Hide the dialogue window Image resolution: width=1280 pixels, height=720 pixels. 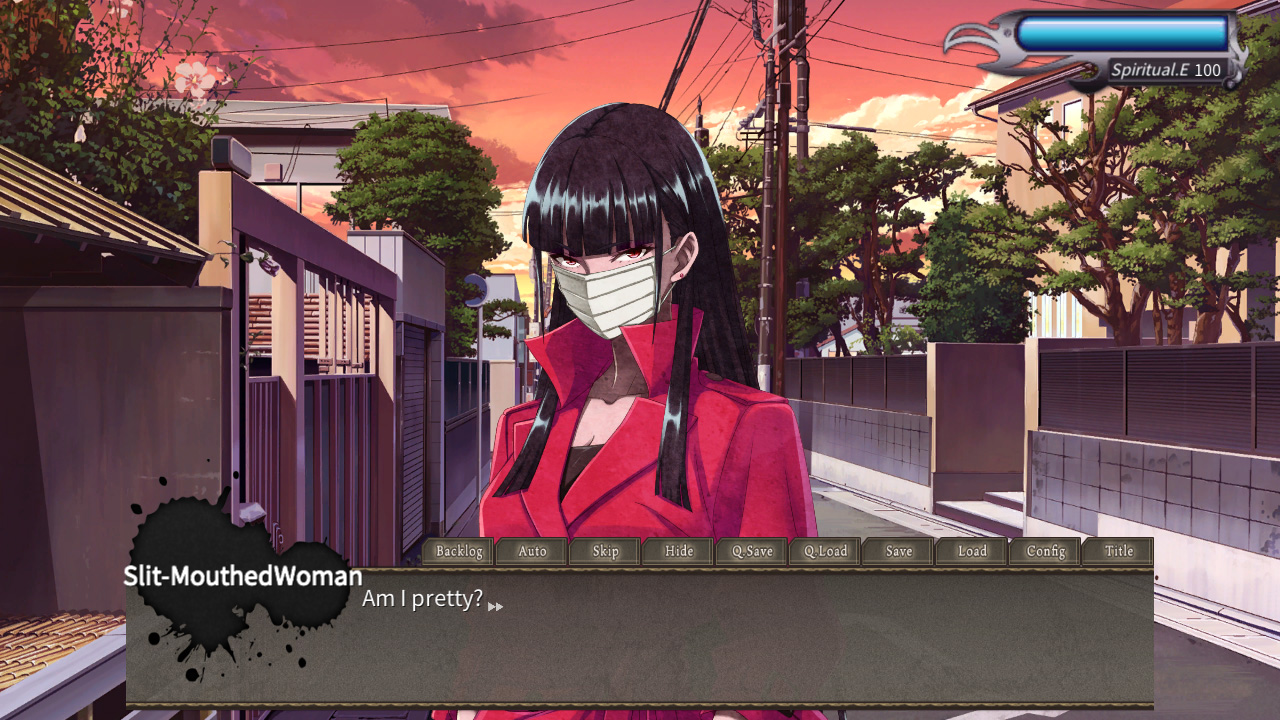(678, 551)
